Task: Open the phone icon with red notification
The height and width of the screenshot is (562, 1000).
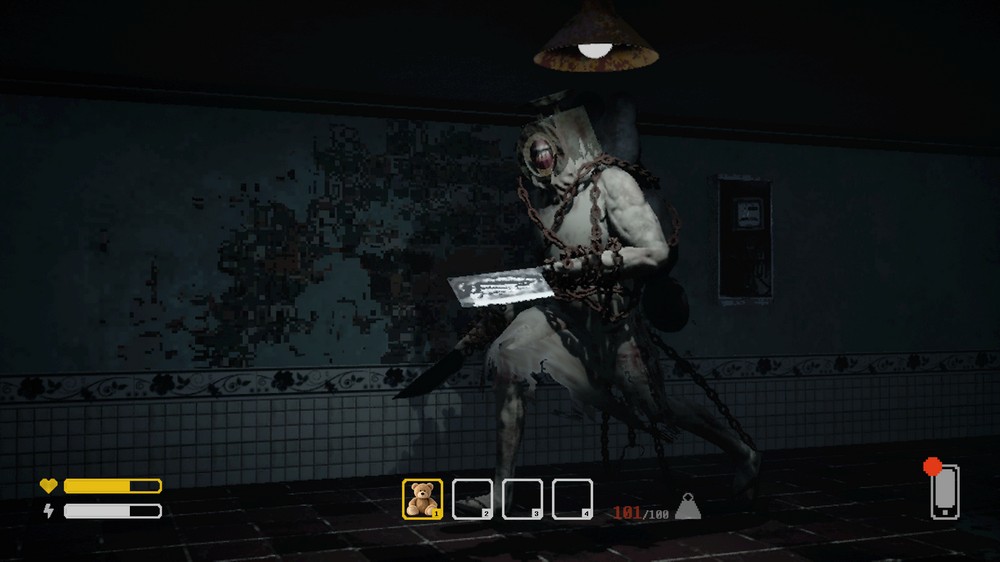Action: point(944,491)
